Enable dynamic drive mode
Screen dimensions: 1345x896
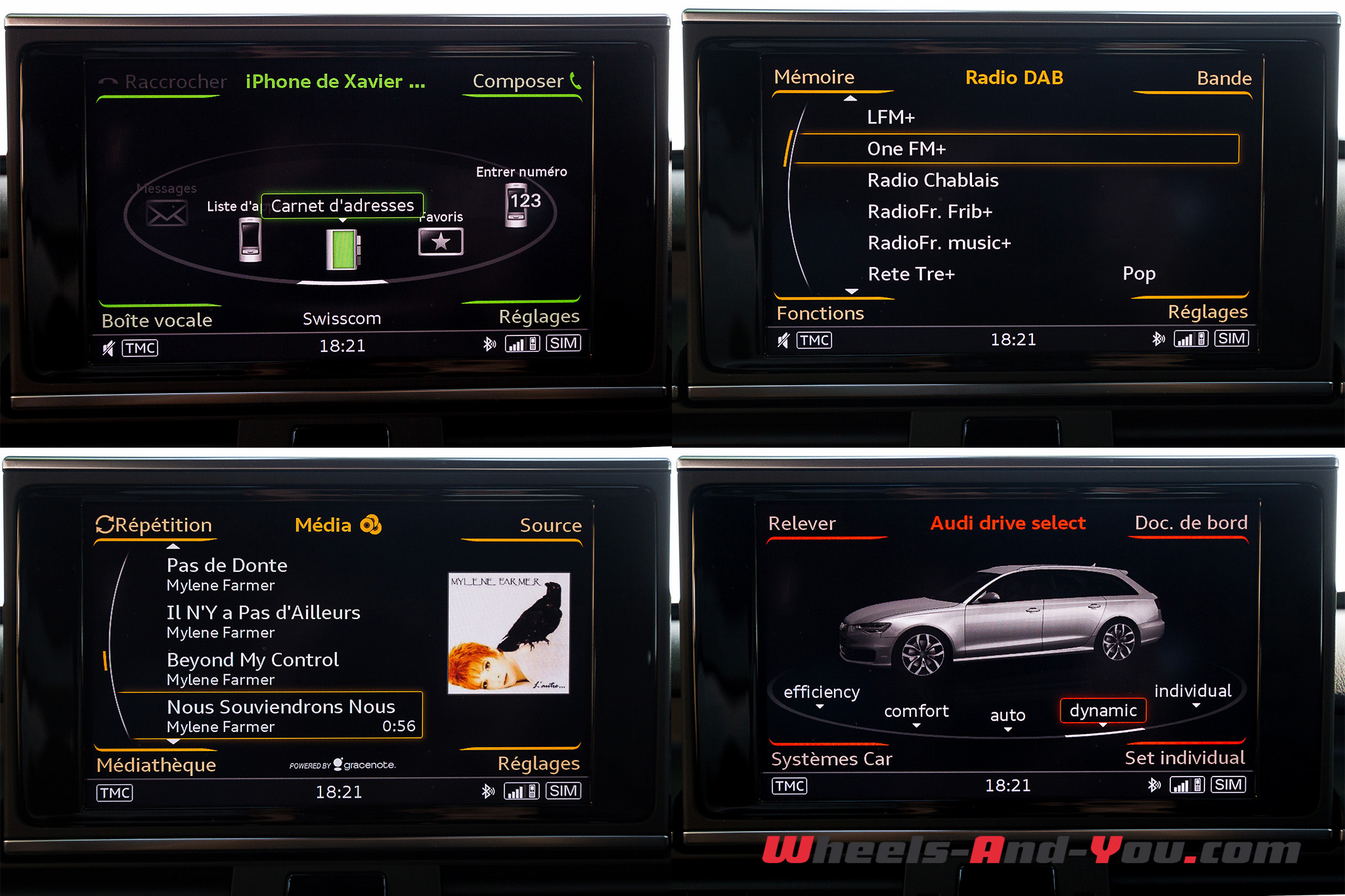1103,710
